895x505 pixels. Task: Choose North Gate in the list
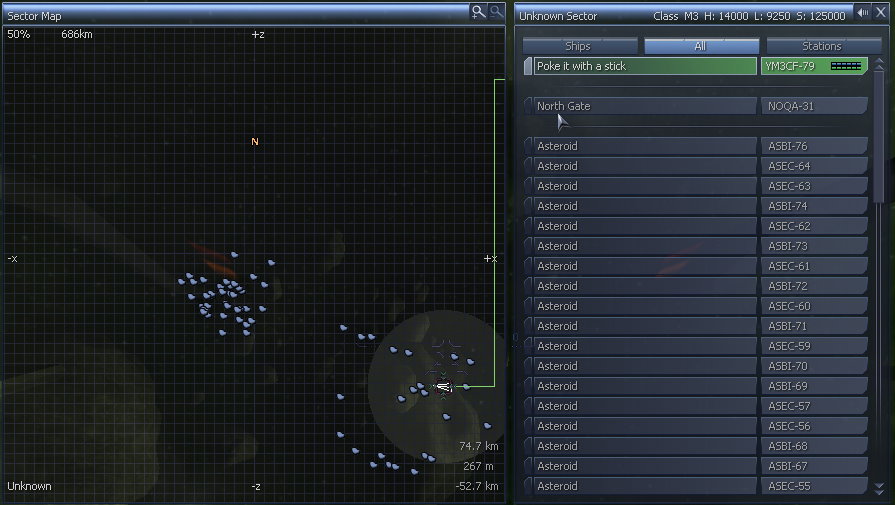tap(644, 106)
